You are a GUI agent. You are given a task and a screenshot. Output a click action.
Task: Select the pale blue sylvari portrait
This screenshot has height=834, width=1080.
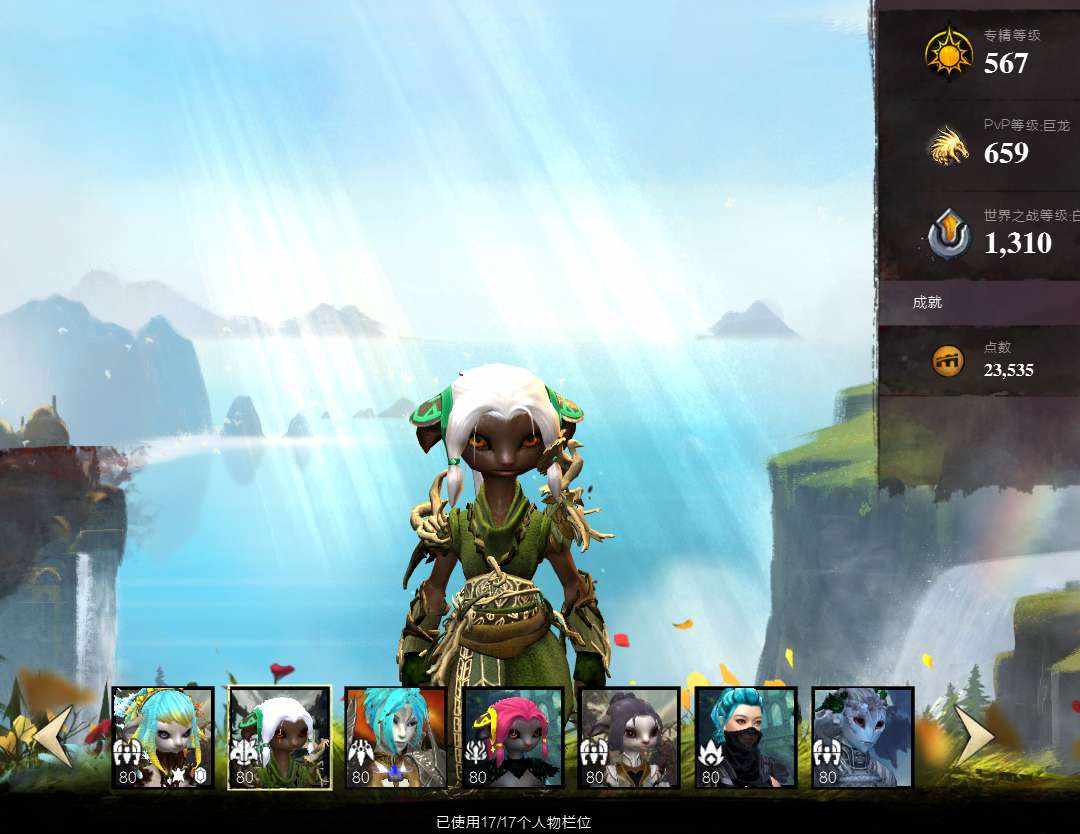[862, 737]
